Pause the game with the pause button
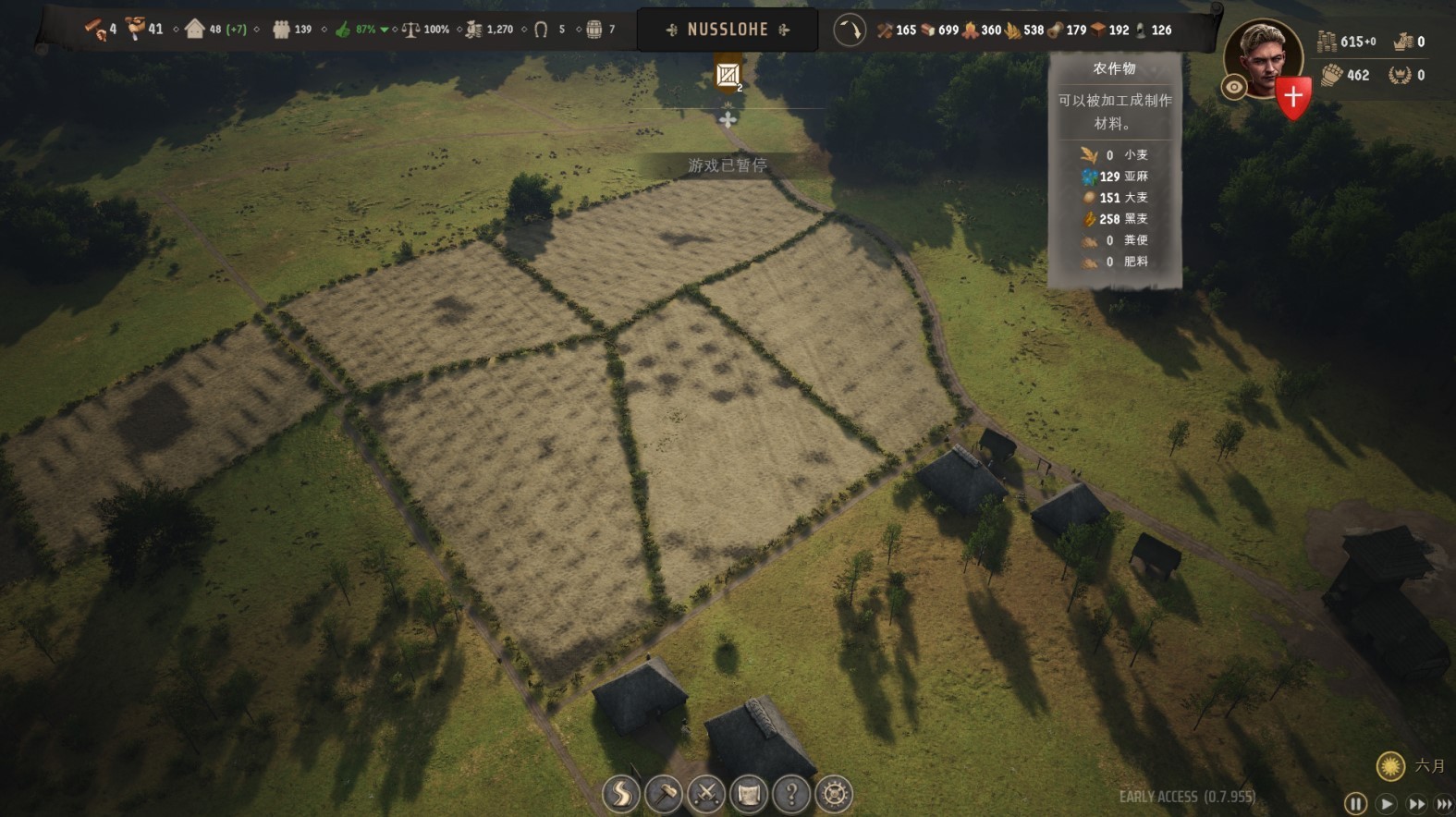The image size is (1456, 817). (1355, 804)
